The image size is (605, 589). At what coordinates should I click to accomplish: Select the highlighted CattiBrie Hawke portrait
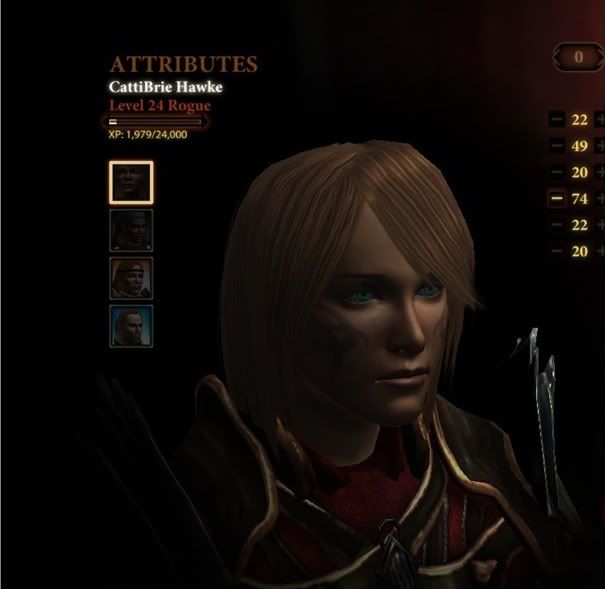click(130, 181)
